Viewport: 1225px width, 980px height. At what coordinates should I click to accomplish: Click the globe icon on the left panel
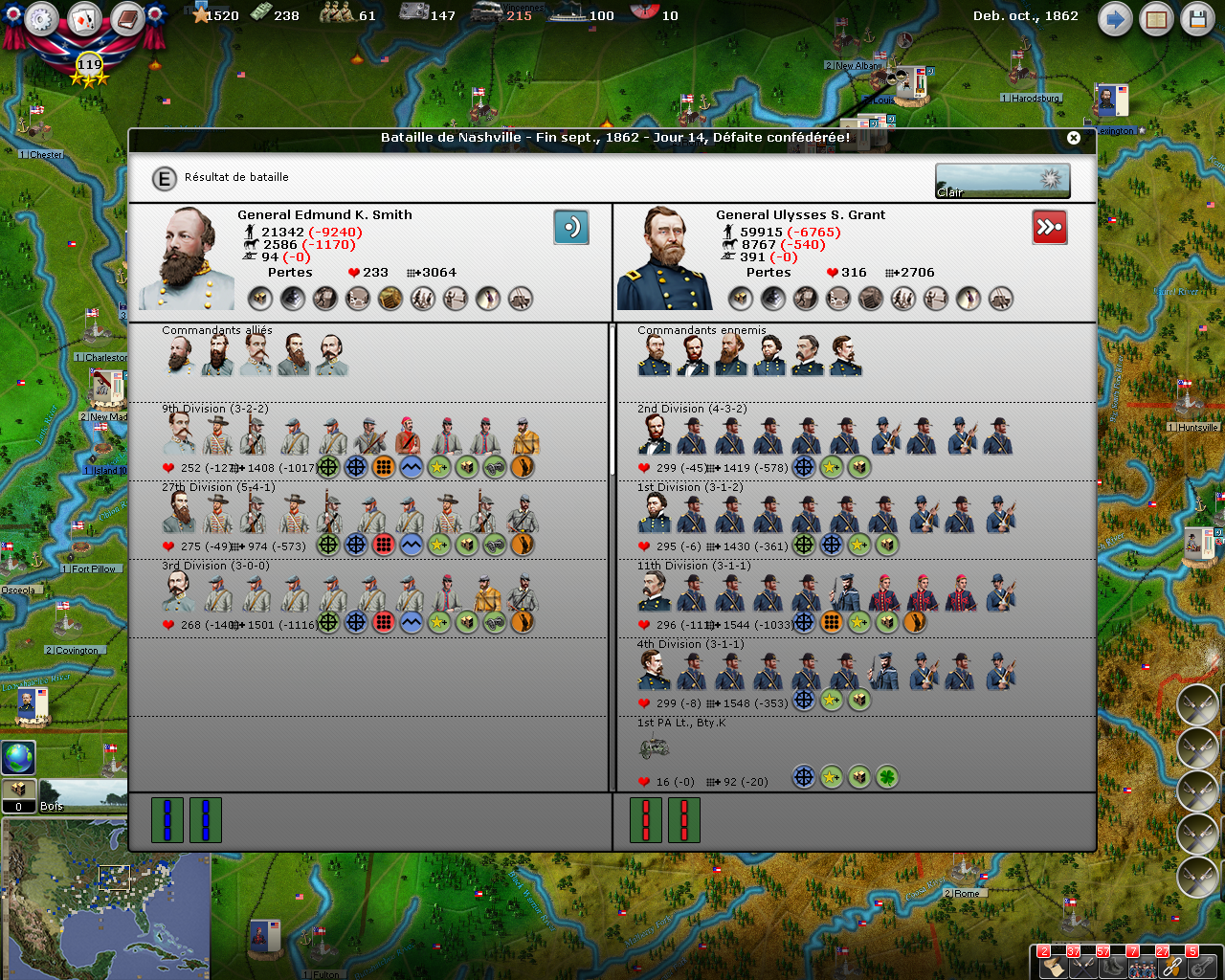click(x=16, y=758)
